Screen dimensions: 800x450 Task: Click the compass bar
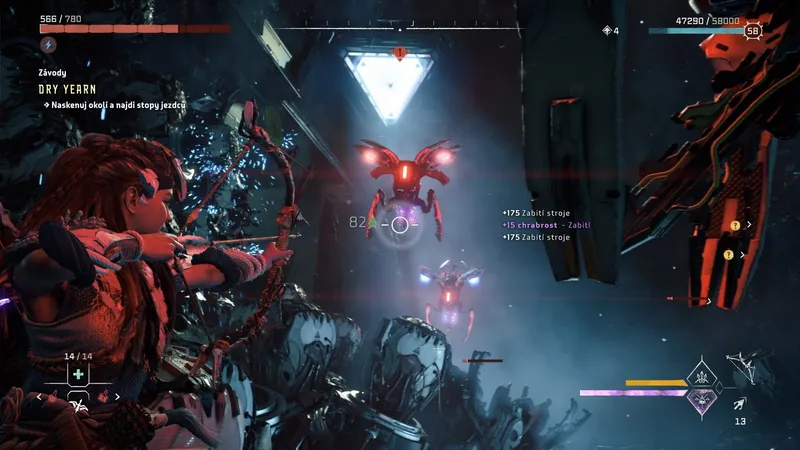[x=400, y=29]
